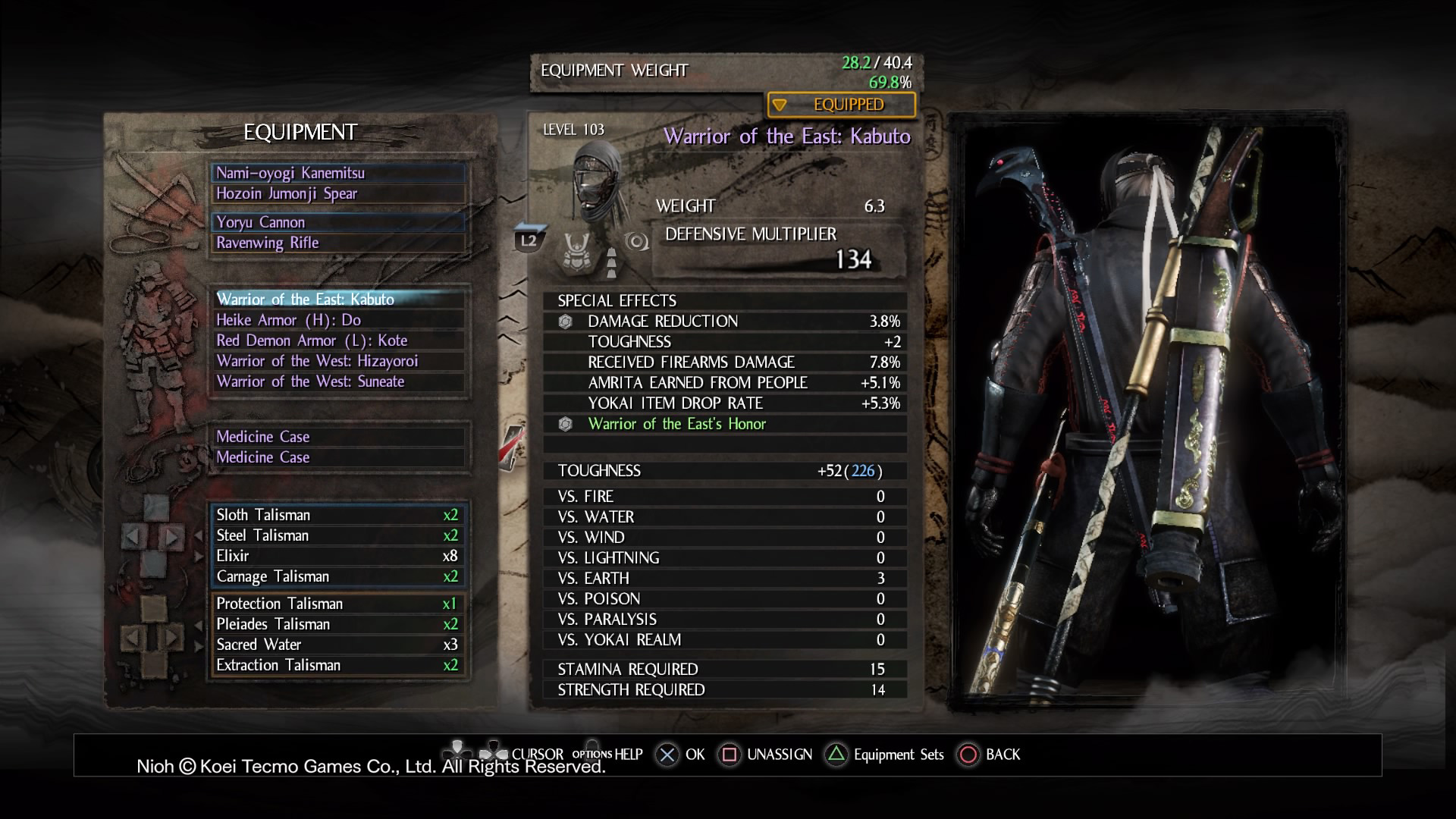Select Warrior of the West: Hizayoroi

pos(338,361)
